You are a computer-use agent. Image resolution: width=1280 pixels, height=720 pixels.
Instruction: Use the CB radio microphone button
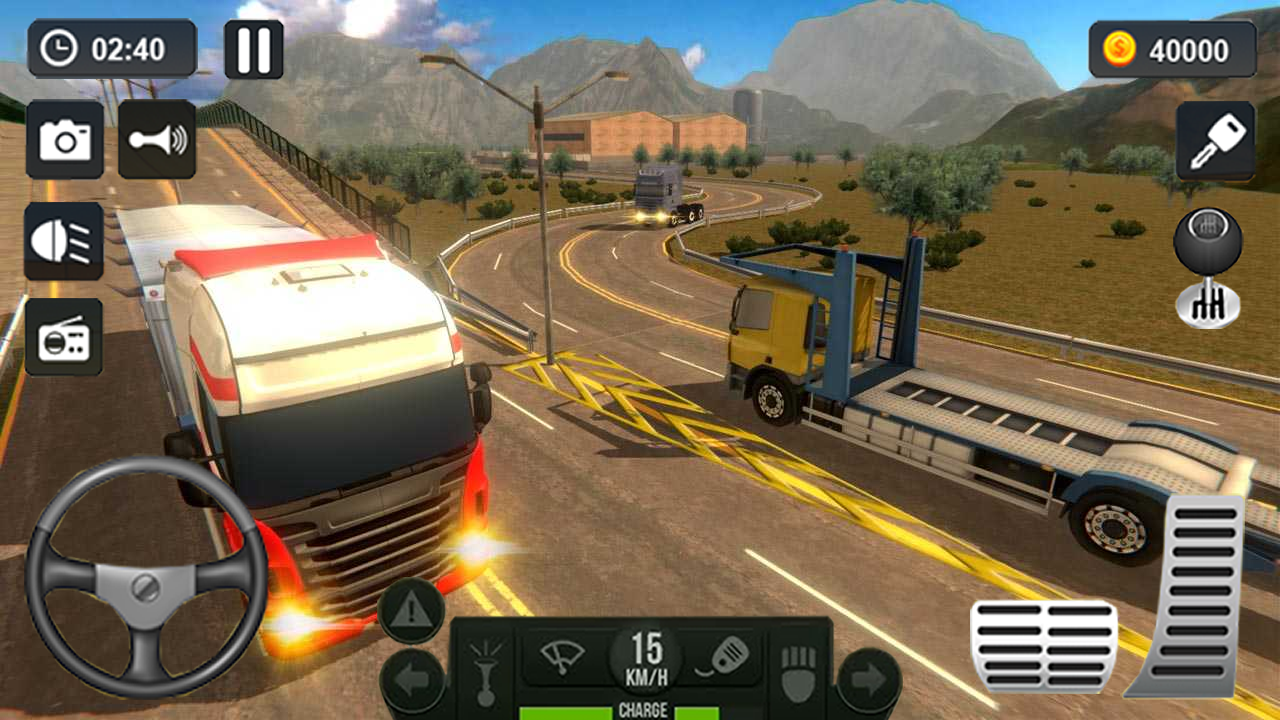(726, 657)
